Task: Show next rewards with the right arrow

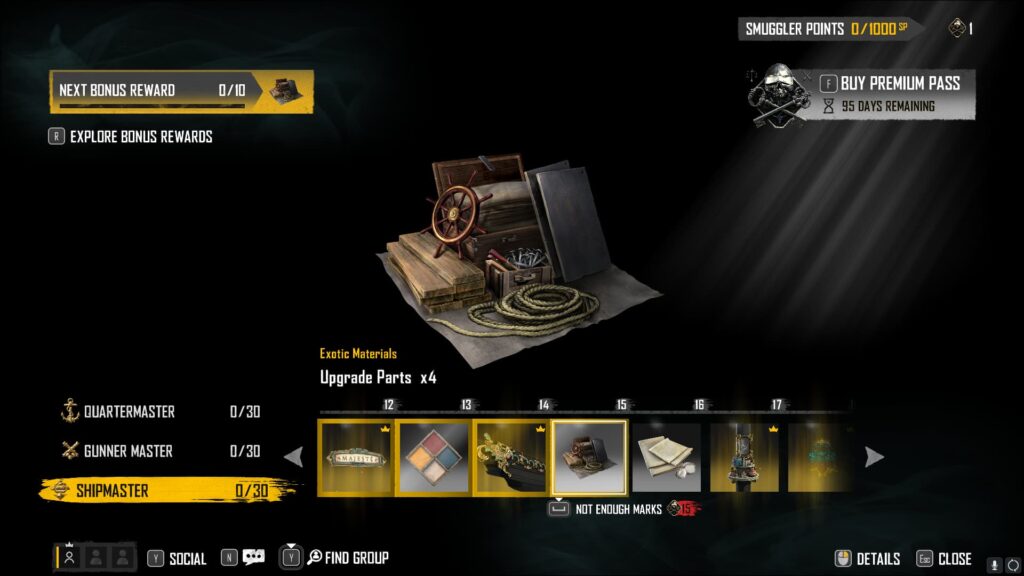Action: tap(874, 457)
